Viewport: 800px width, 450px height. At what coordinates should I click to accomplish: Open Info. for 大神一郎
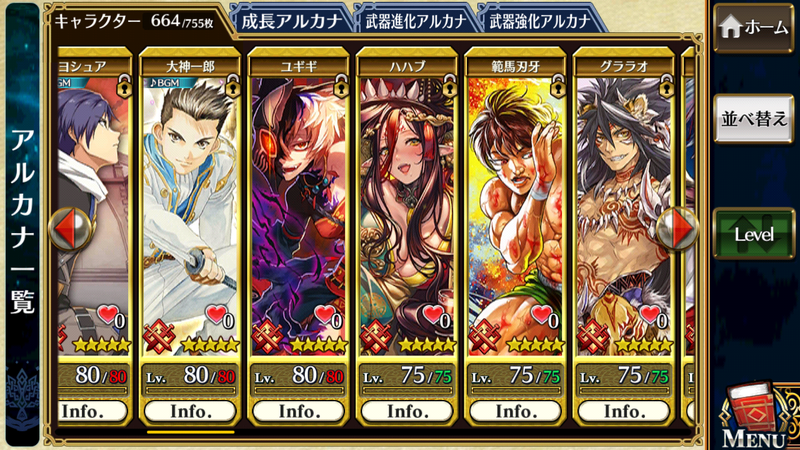click(190, 411)
